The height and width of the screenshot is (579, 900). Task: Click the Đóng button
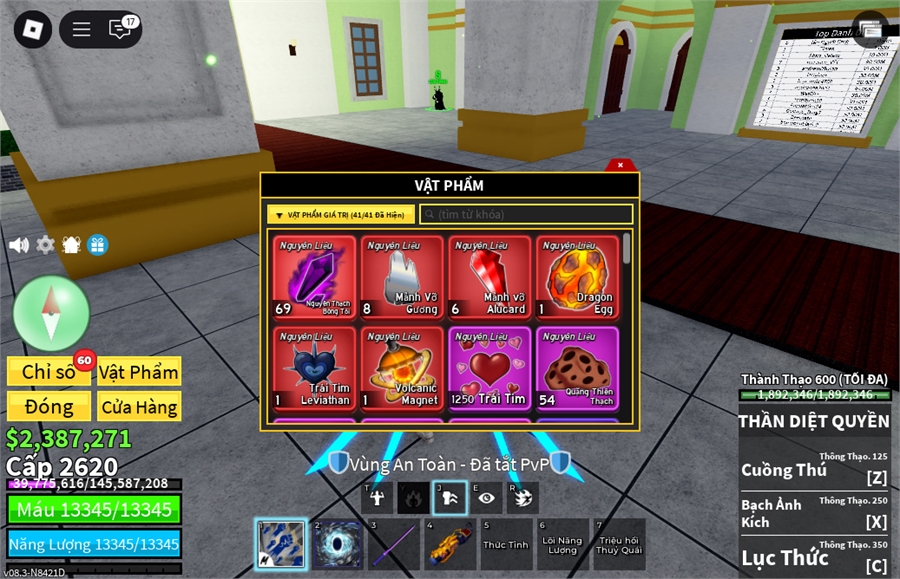(x=49, y=407)
